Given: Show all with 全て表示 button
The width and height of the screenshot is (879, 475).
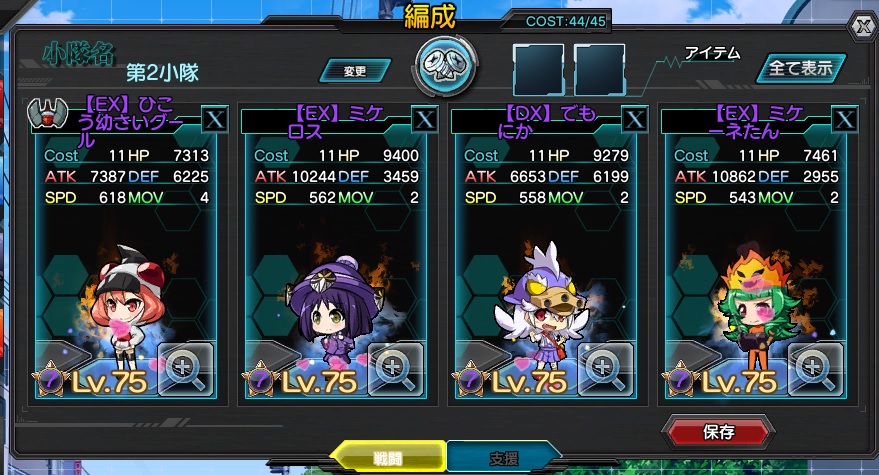Looking at the screenshot, I should 799,69.
